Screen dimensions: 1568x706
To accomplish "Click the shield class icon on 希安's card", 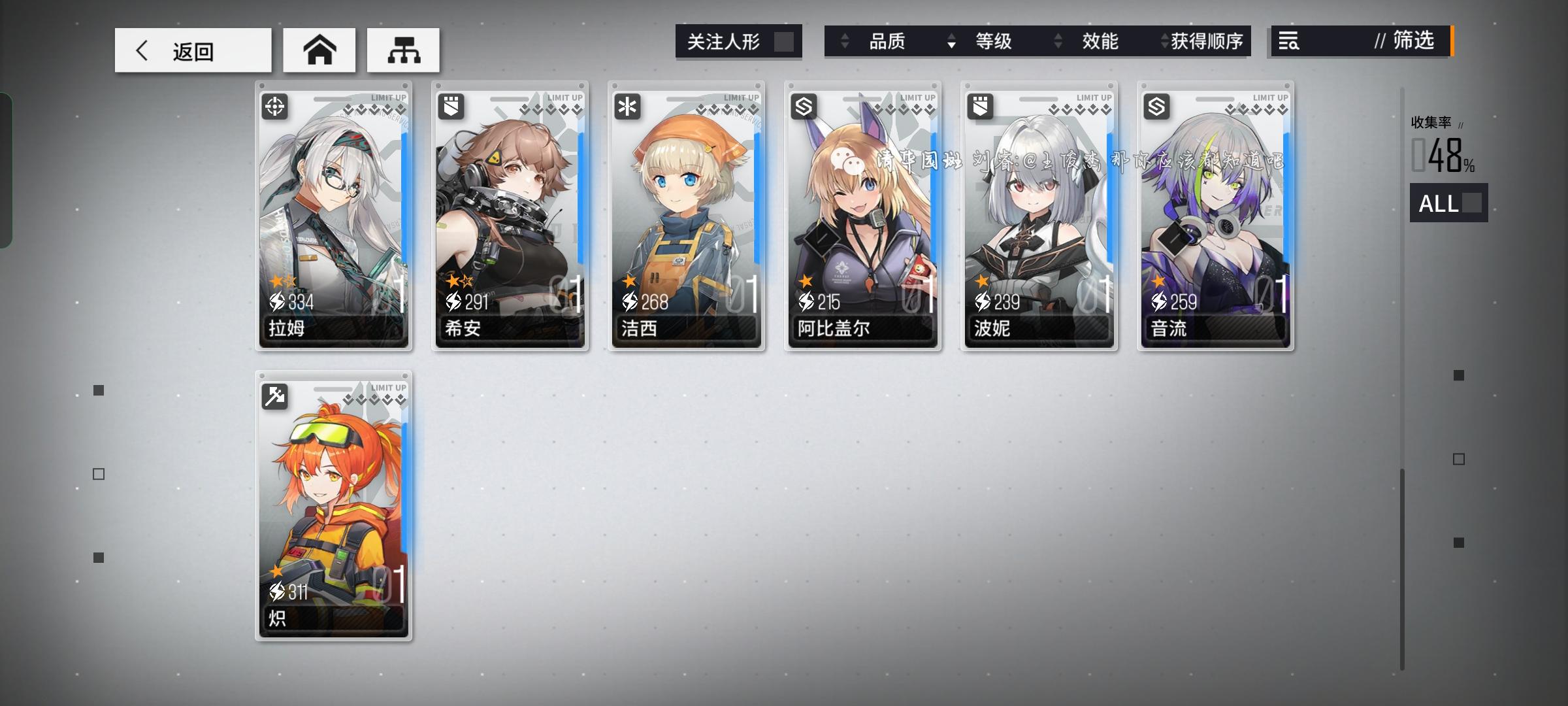I will coord(450,107).
